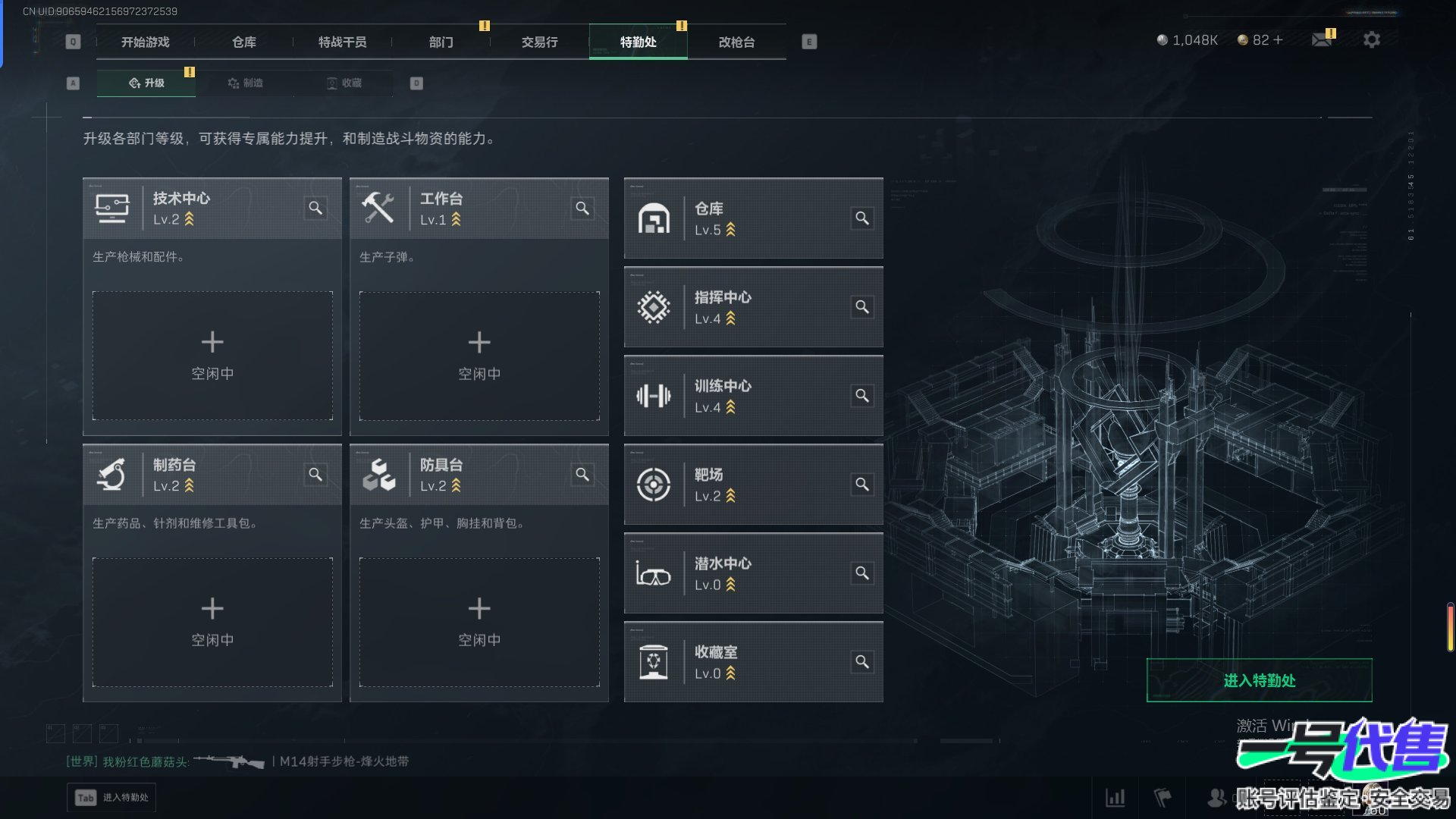The image size is (1456, 819).
Task: Go to the 特战干员 tab
Action: [x=342, y=42]
